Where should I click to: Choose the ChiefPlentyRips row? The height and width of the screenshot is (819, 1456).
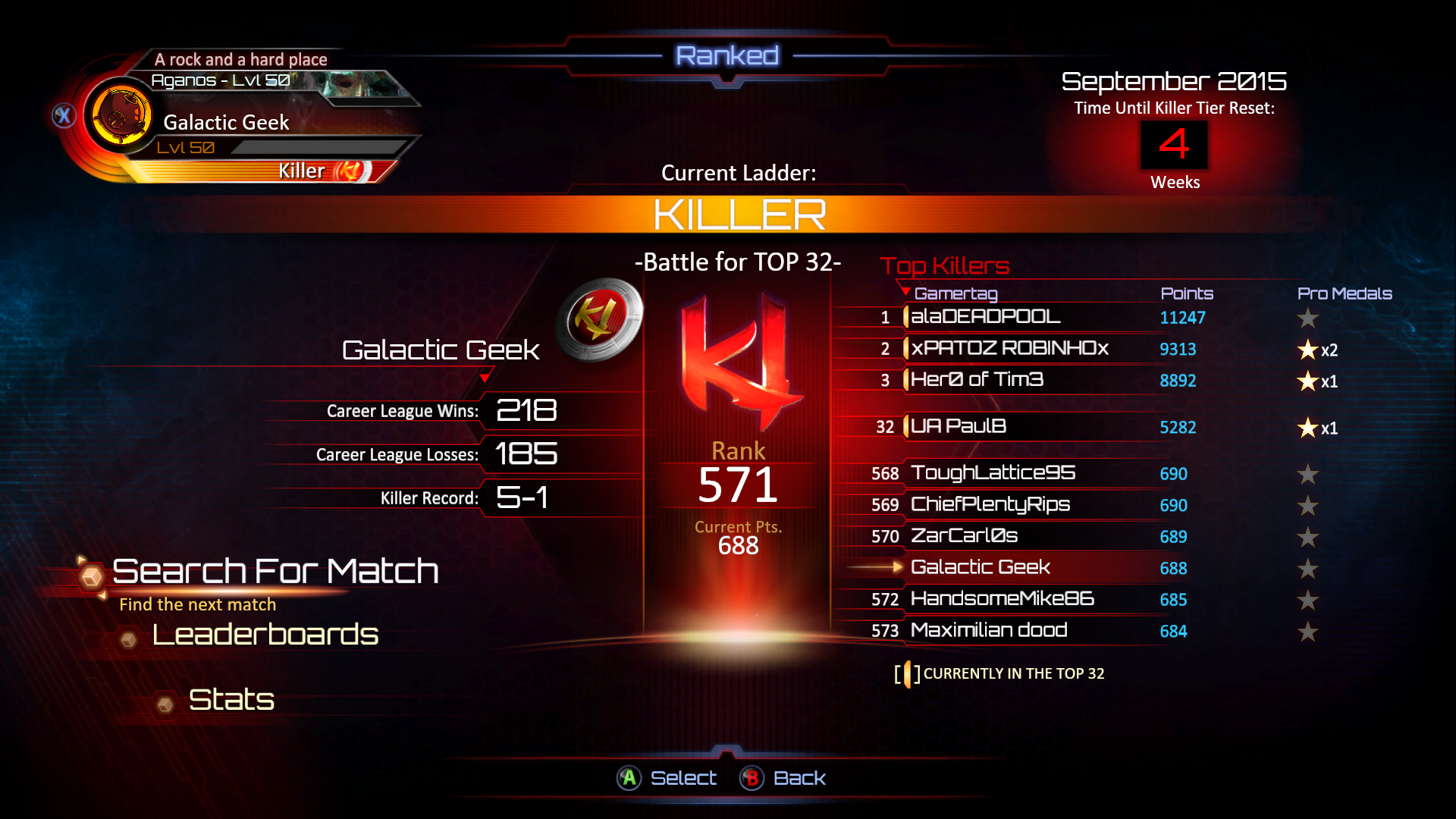coord(990,505)
